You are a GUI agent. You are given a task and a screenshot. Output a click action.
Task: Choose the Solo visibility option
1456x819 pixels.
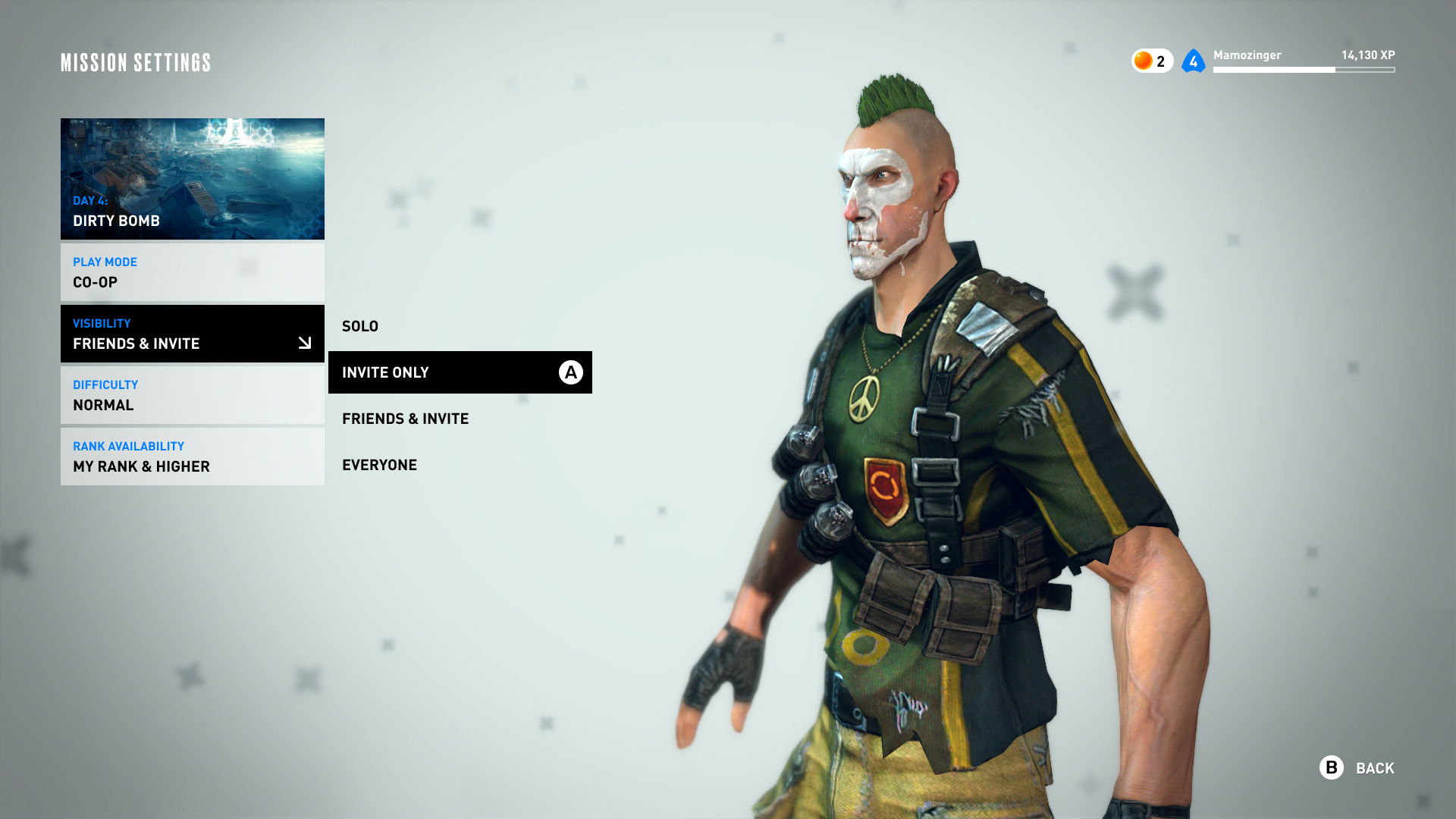[360, 326]
